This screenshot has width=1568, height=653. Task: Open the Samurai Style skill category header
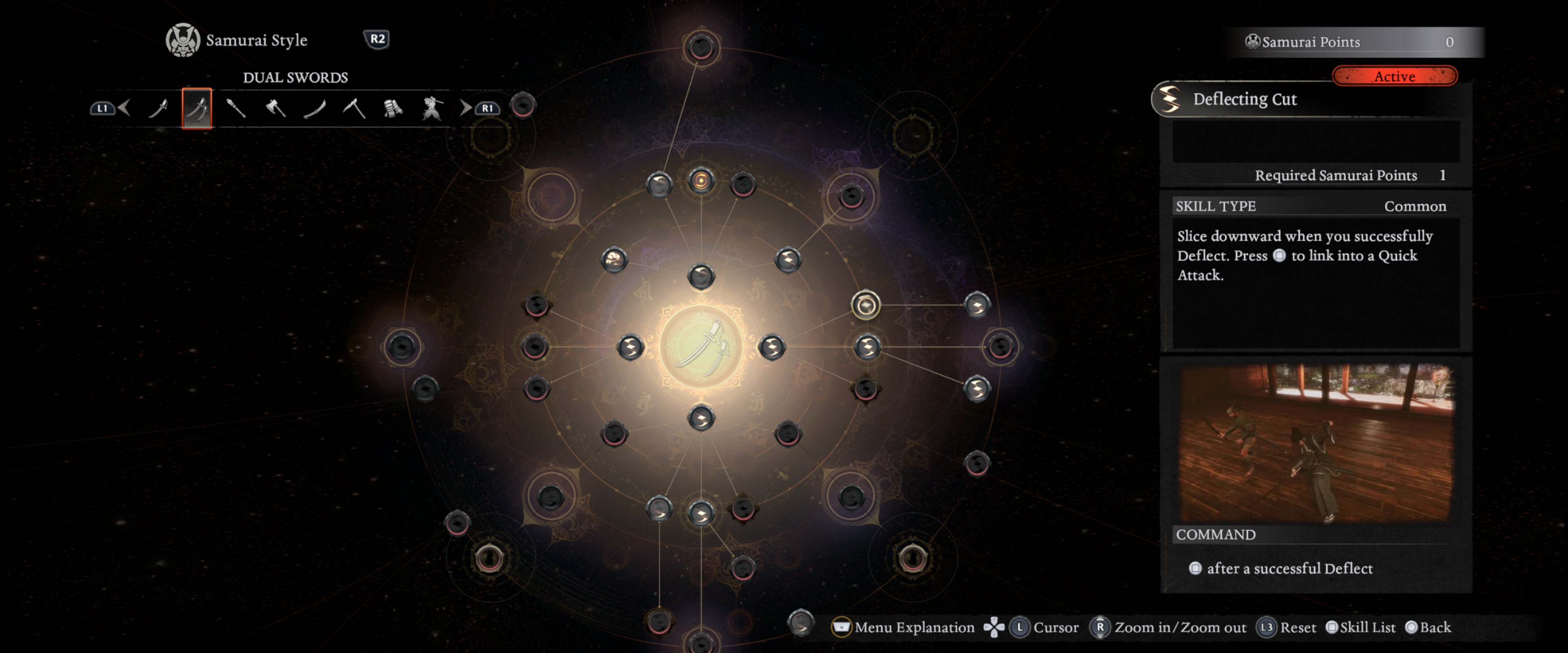tap(237, 40)
